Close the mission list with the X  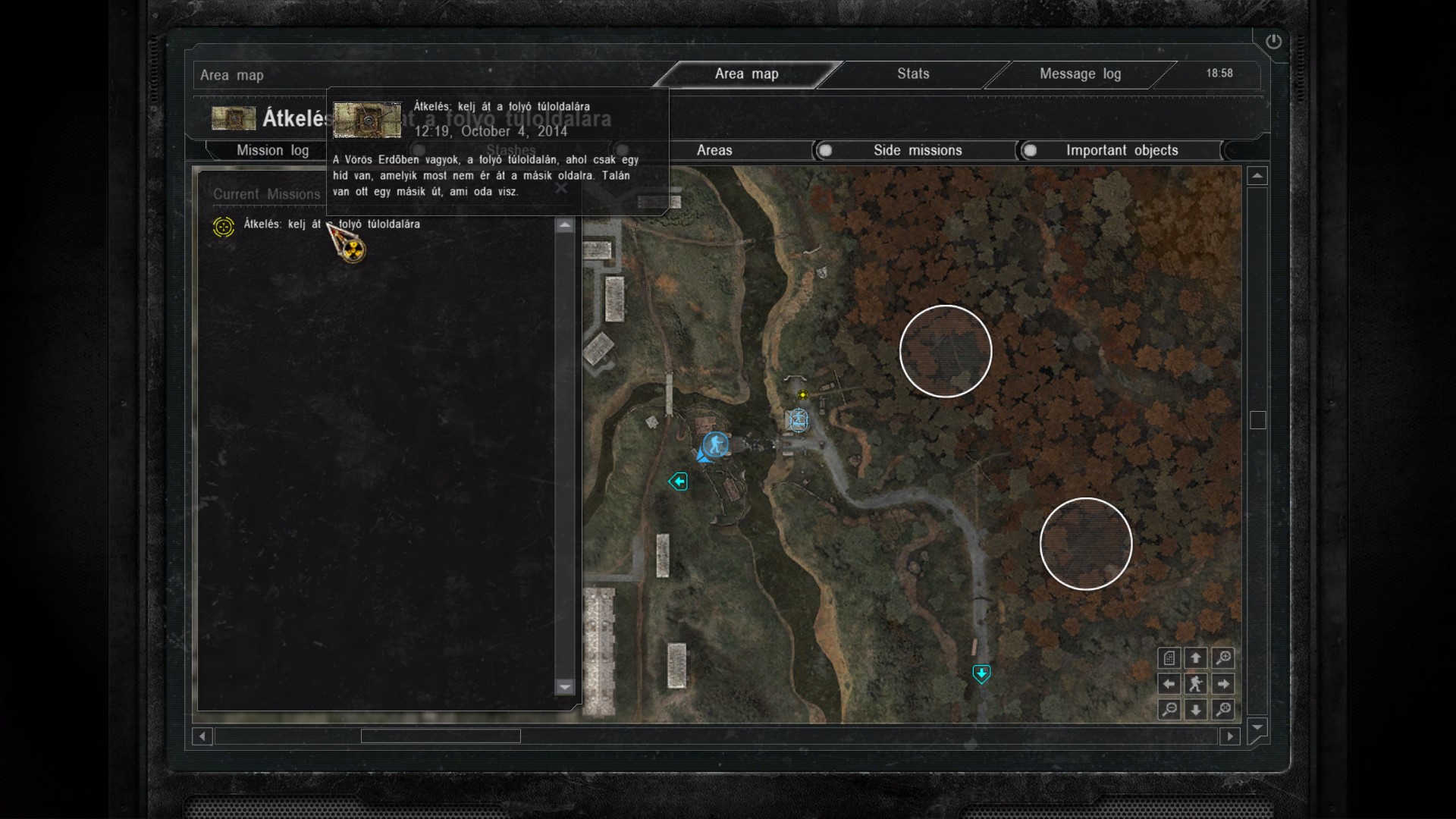click(561, 188)
